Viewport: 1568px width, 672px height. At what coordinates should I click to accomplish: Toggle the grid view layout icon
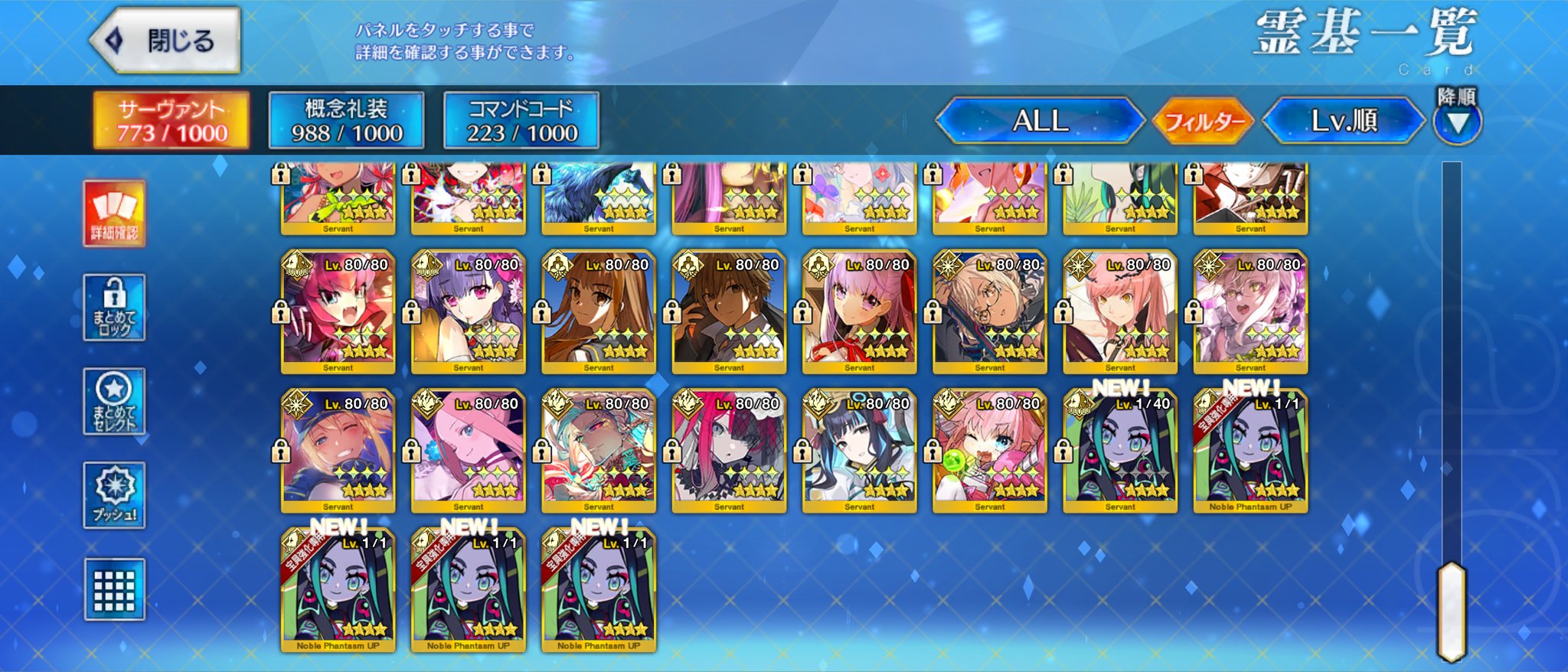[x=114, y=589]
